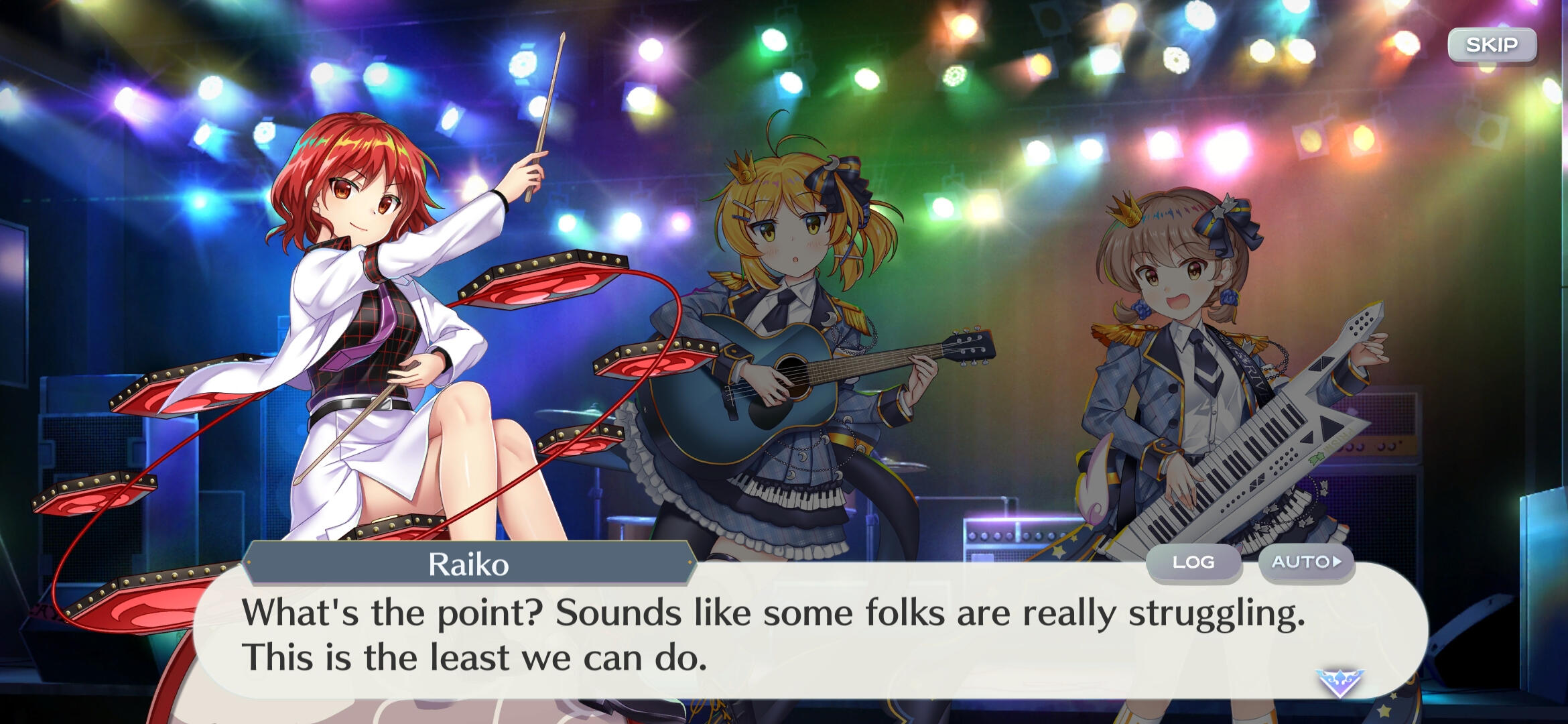Advance dialogue with the arrow indicator
Viewport: 1568px width, 724px height.
pos(1339,682)
